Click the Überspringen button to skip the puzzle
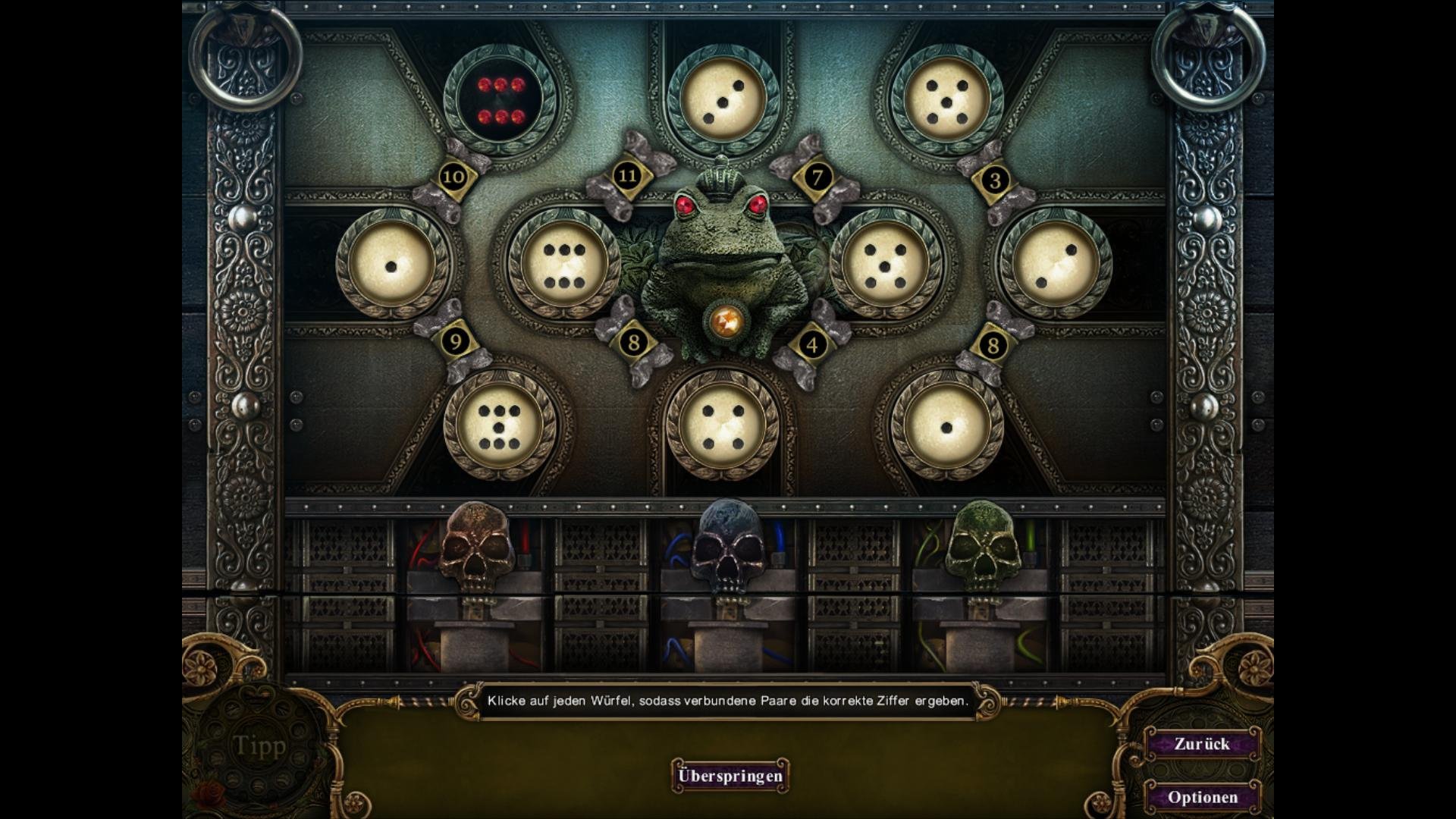Screen dimensions: 1456x819 tap(730, 776)
